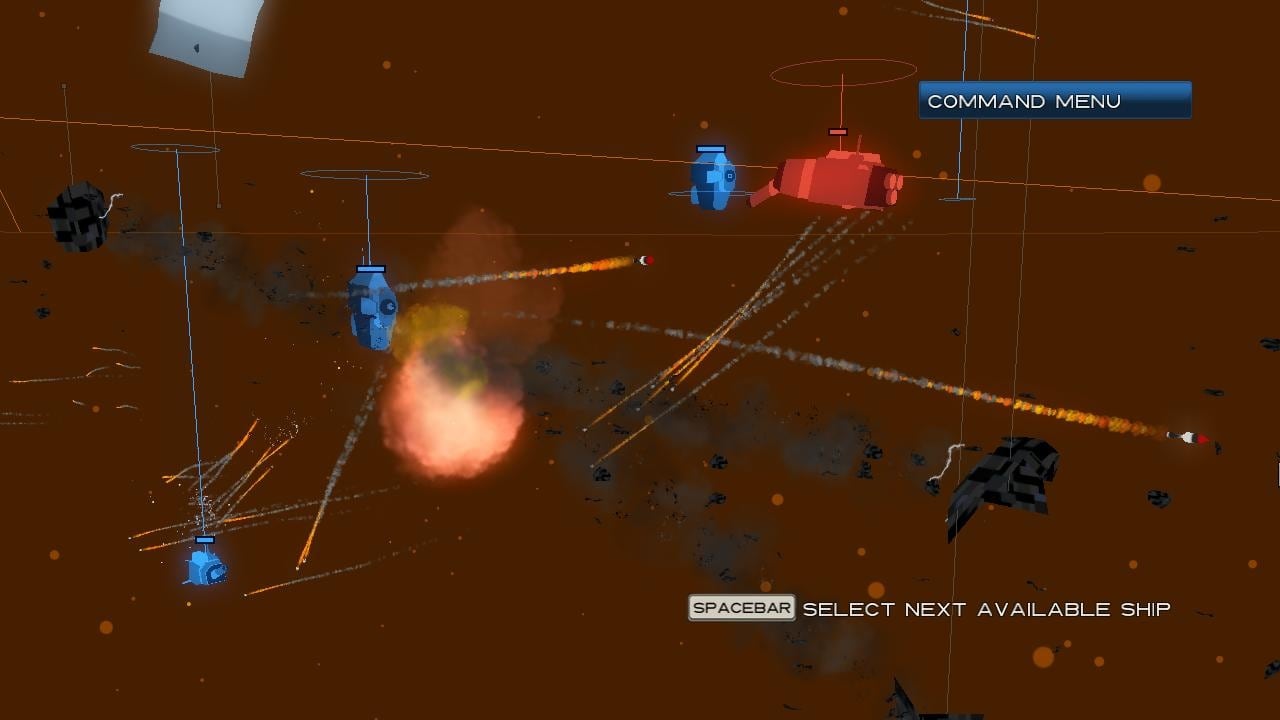Open the Command Menu
Screen dimensions: 1280x720
point(1055,101)
